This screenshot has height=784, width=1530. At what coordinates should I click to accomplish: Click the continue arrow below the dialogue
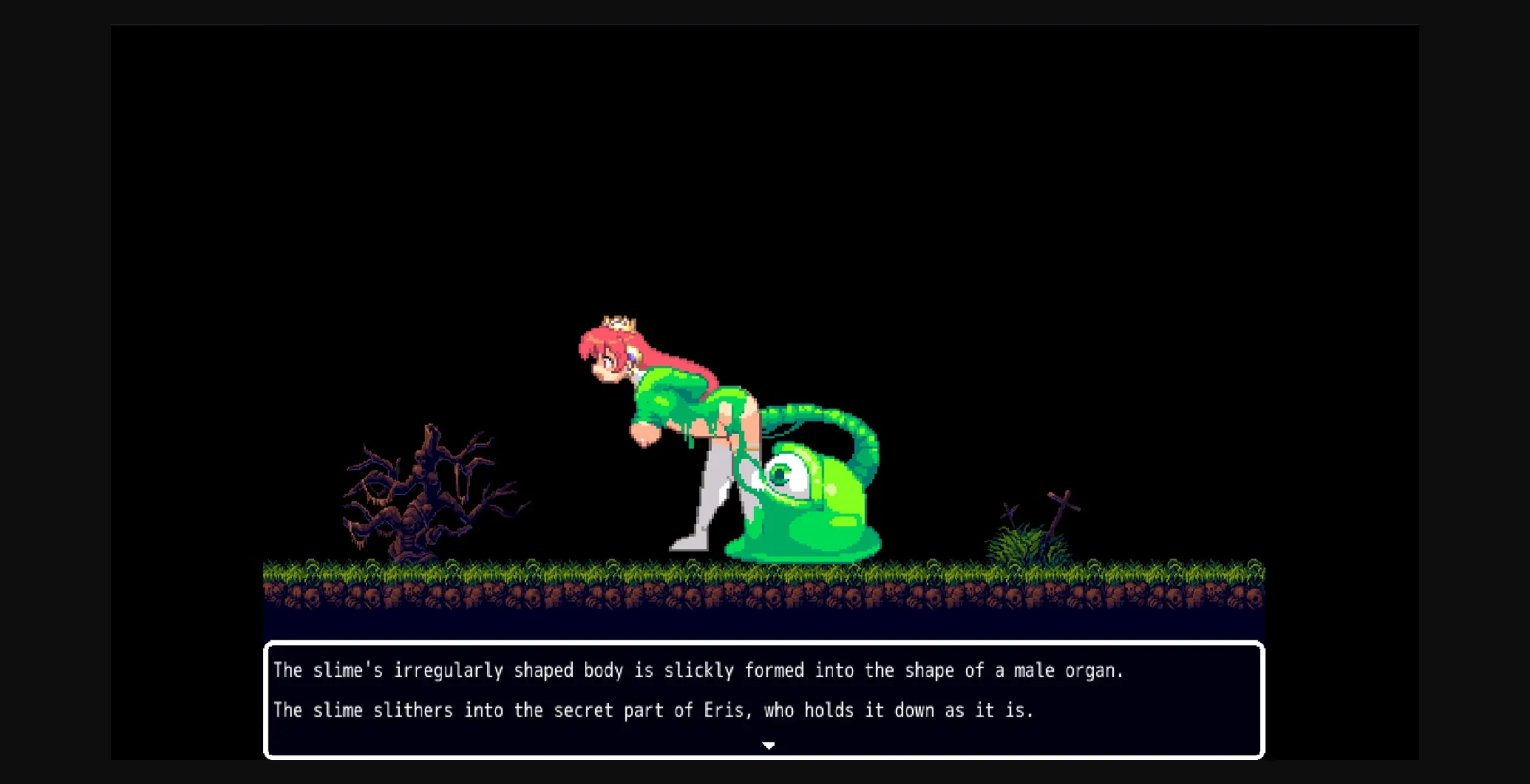click(x=768, y=745)
